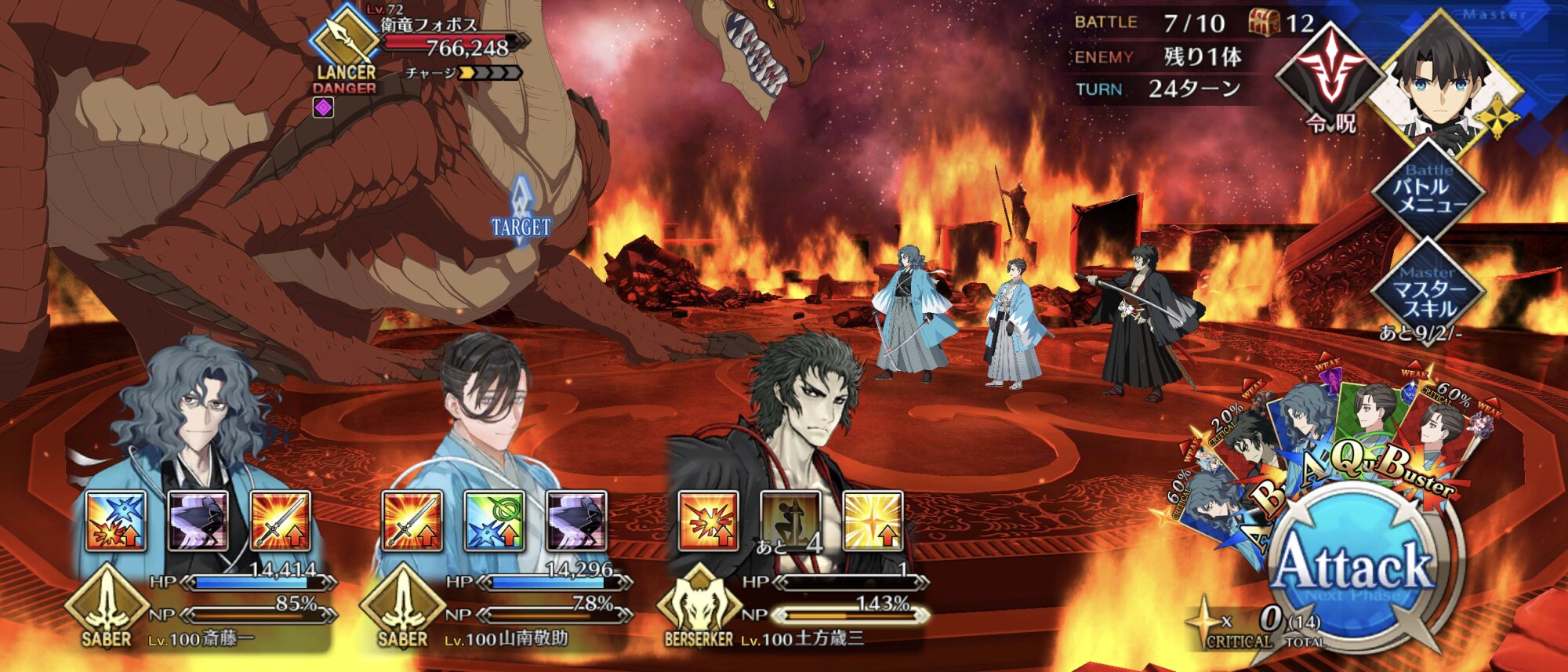
Task: Tap the blue Attack button
Action: pyautogui.click(x=1354, y=566)
